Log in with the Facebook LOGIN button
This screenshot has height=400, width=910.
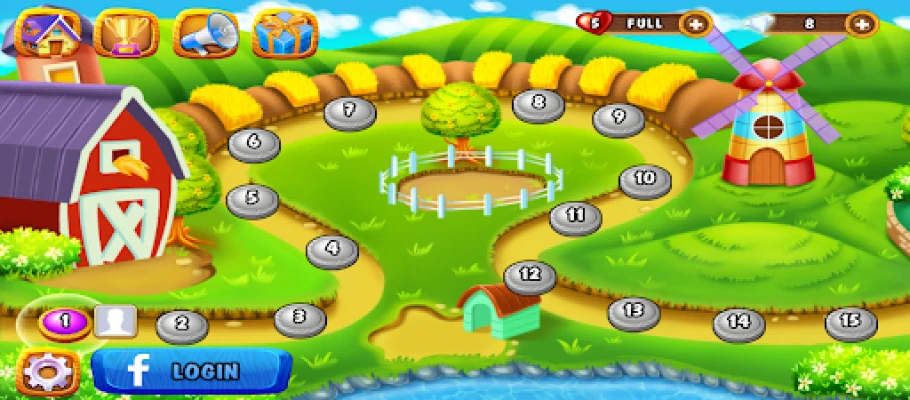coord(191,371)
